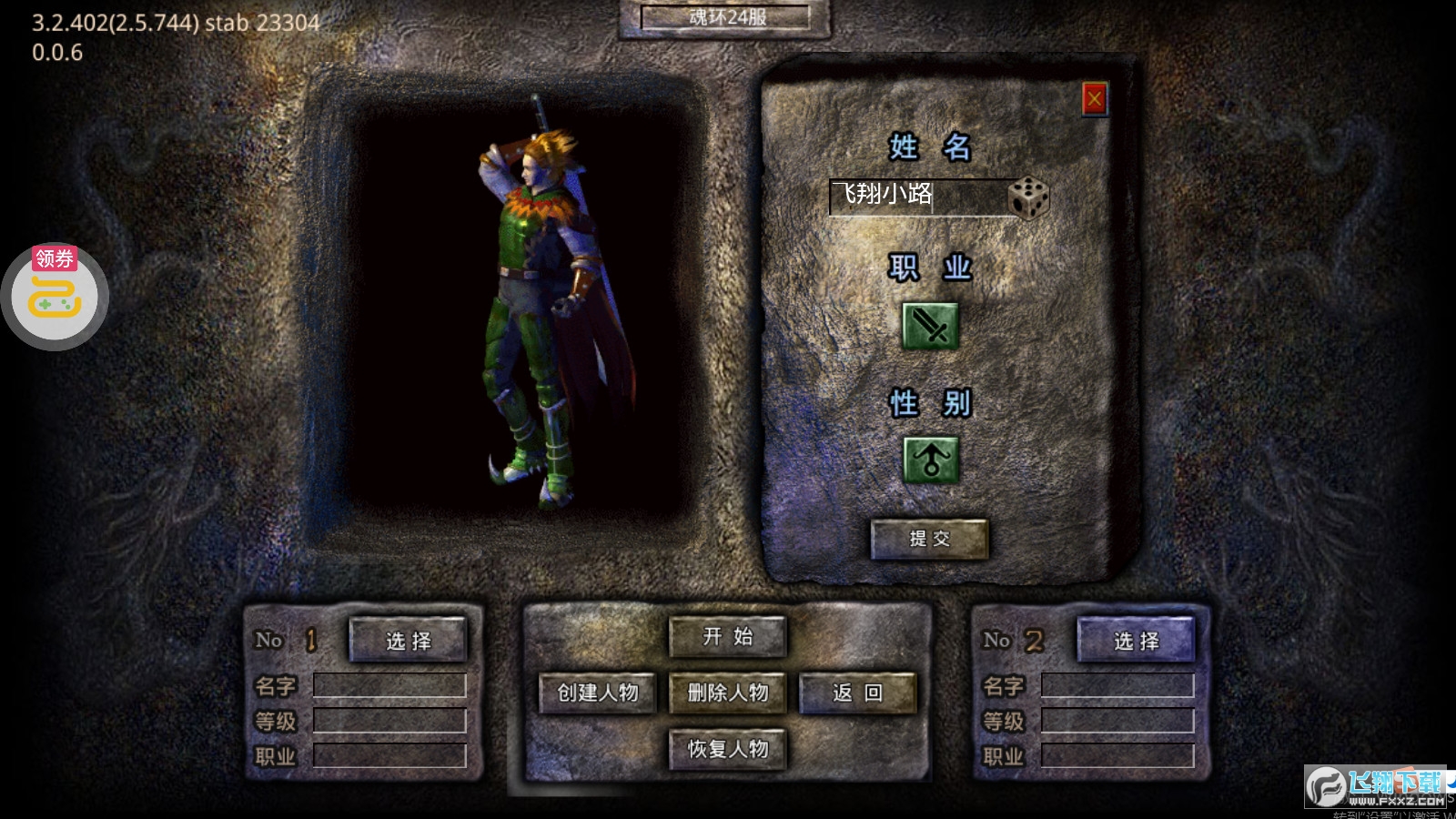Choose the warrior sword class icon
1456x819 pixels.
(929, 325)
